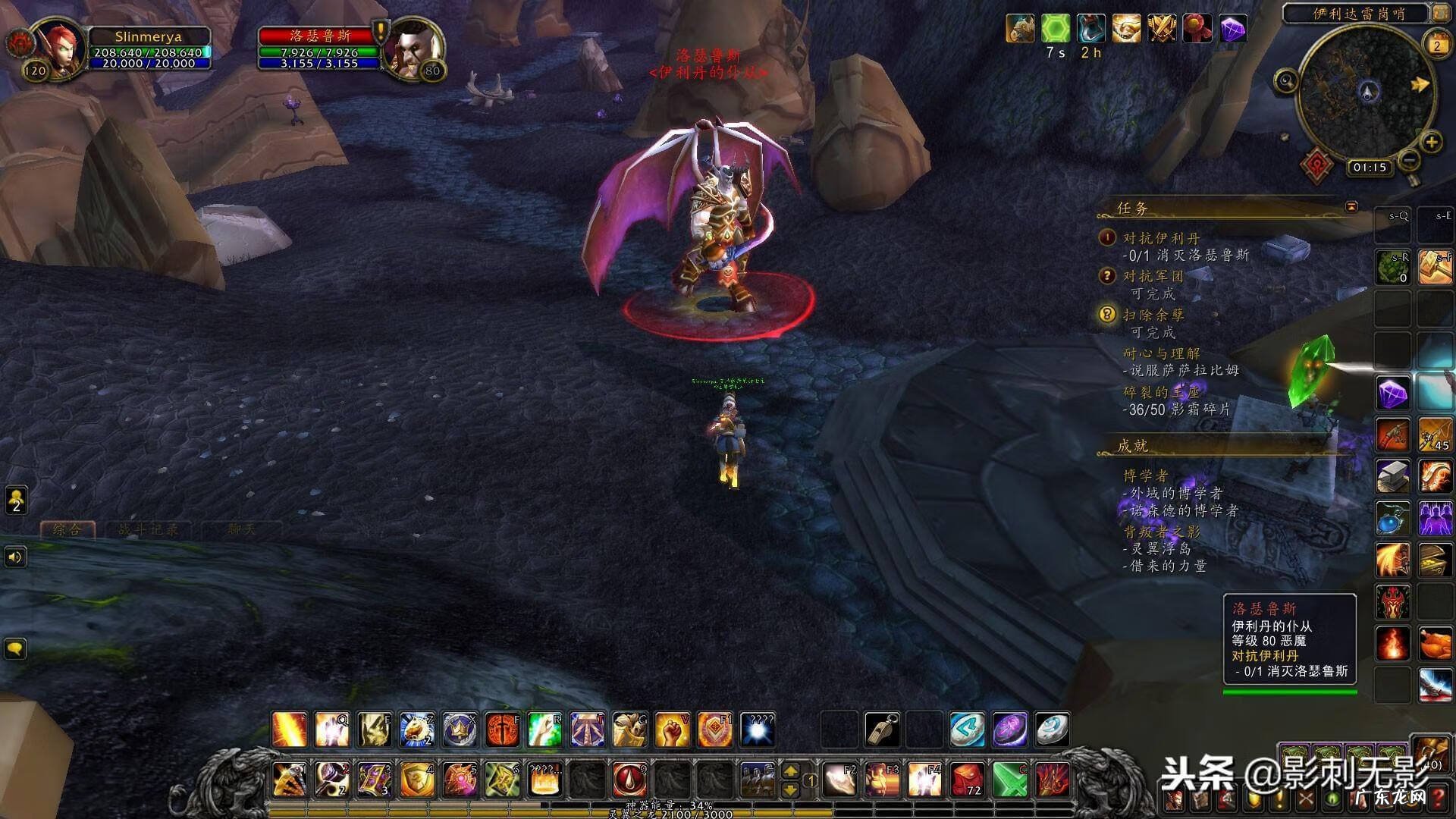Viewport: 1456px width, 819px height.
Task: Use the golden fist ability
Action: point(672,730)
